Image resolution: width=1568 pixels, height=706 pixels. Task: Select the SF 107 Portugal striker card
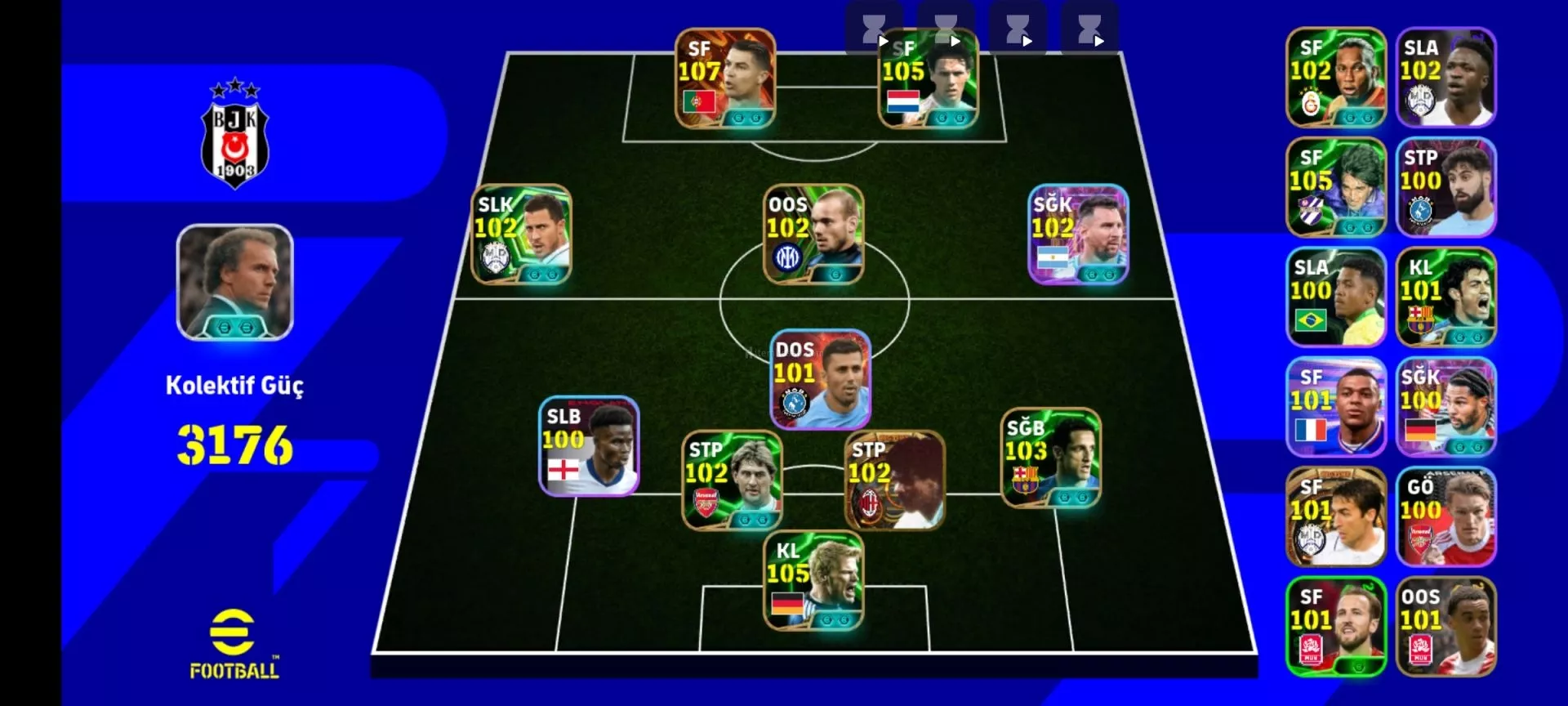725,78
